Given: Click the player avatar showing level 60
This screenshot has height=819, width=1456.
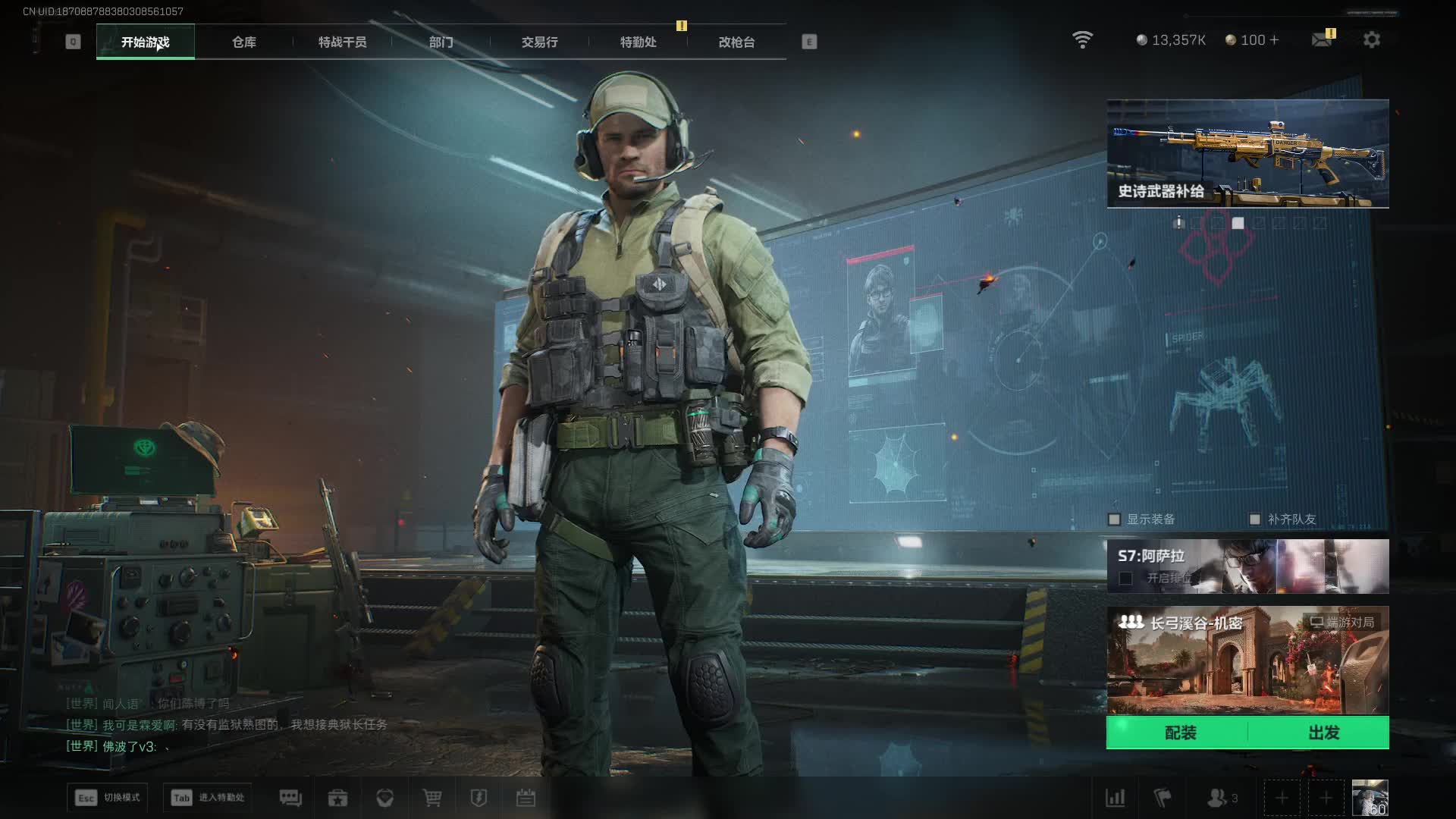Looking at the screenshot, I should (x=1370, y=798).
